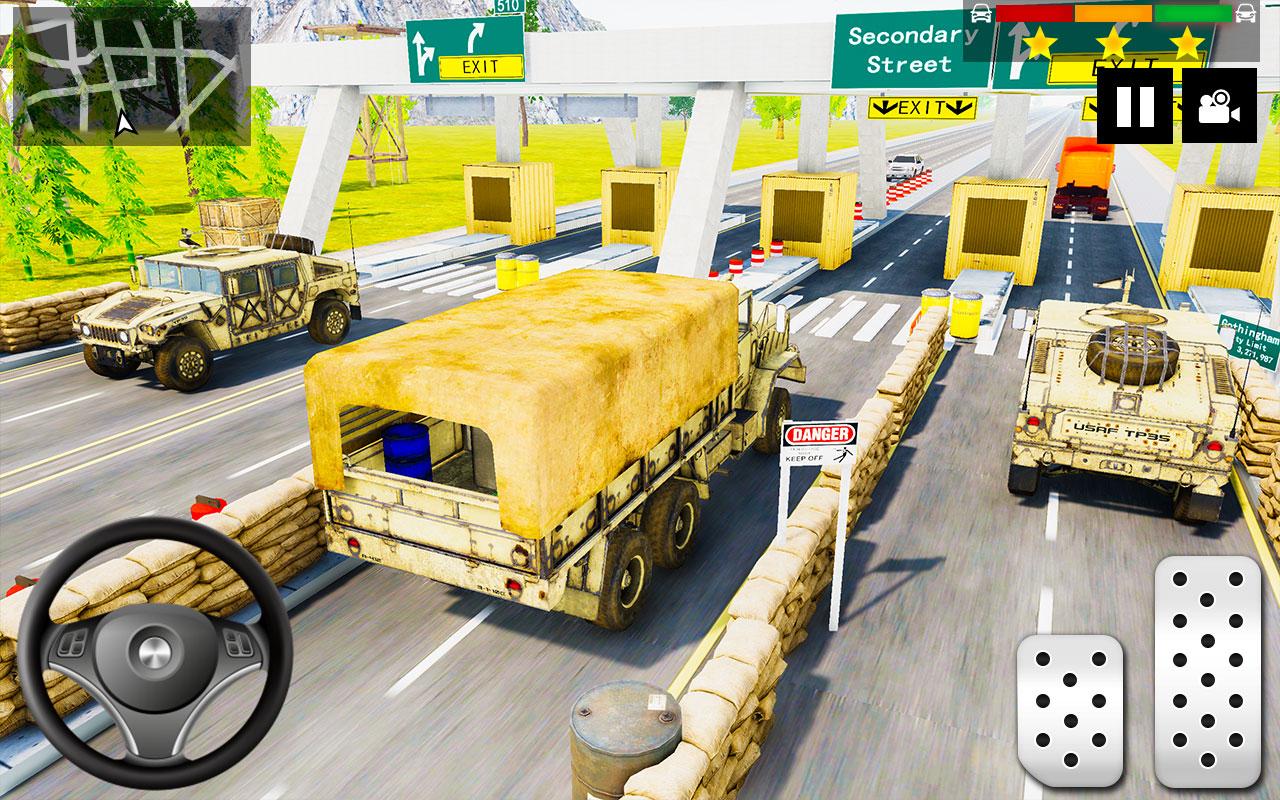Click the green segment of the health bar
The image size is (1280, 800).
[1190, 12]
